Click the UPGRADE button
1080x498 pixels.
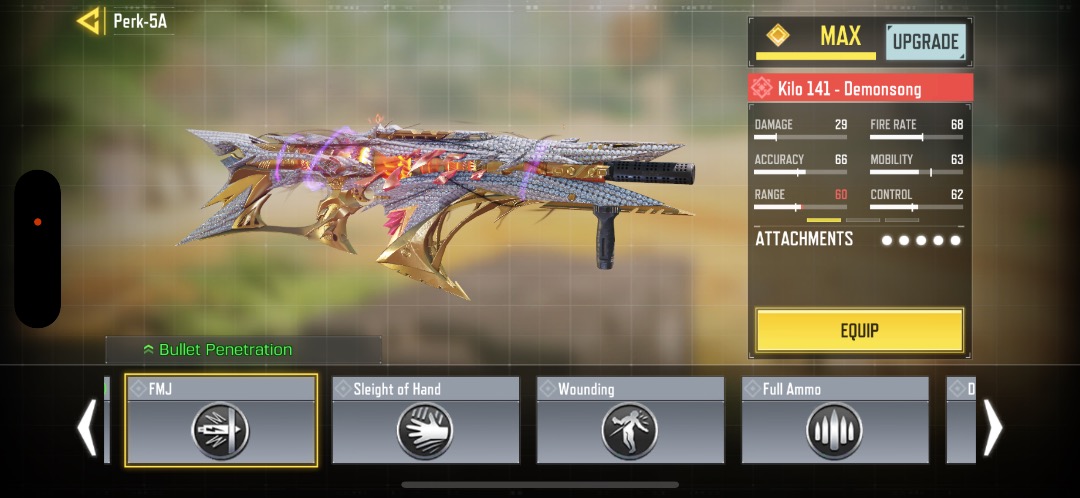[x=925, y=42]
